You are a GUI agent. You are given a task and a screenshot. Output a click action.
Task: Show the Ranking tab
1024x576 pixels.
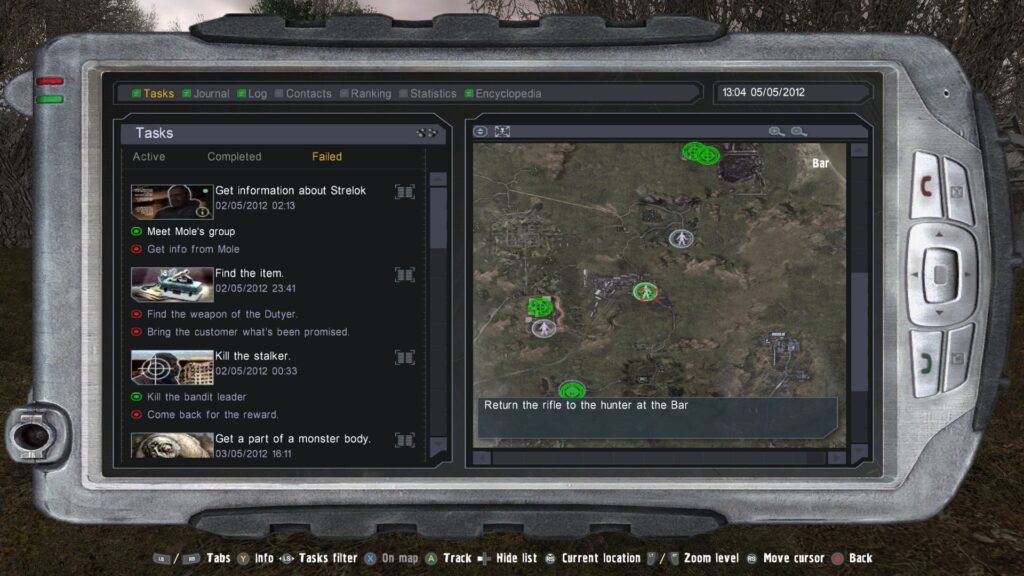click(370, 94)
